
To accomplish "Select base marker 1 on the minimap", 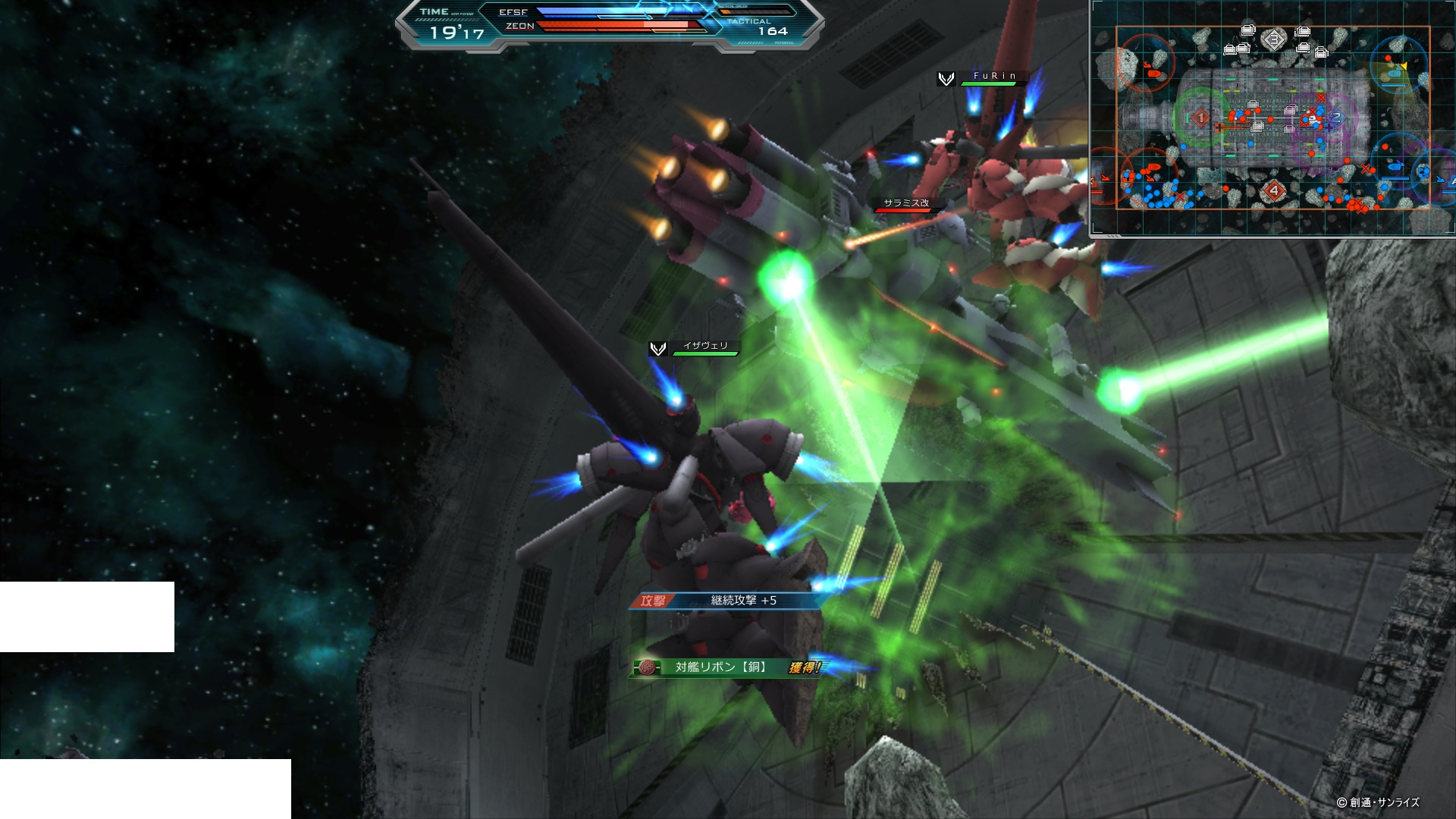I will (x=1200, y=118).
